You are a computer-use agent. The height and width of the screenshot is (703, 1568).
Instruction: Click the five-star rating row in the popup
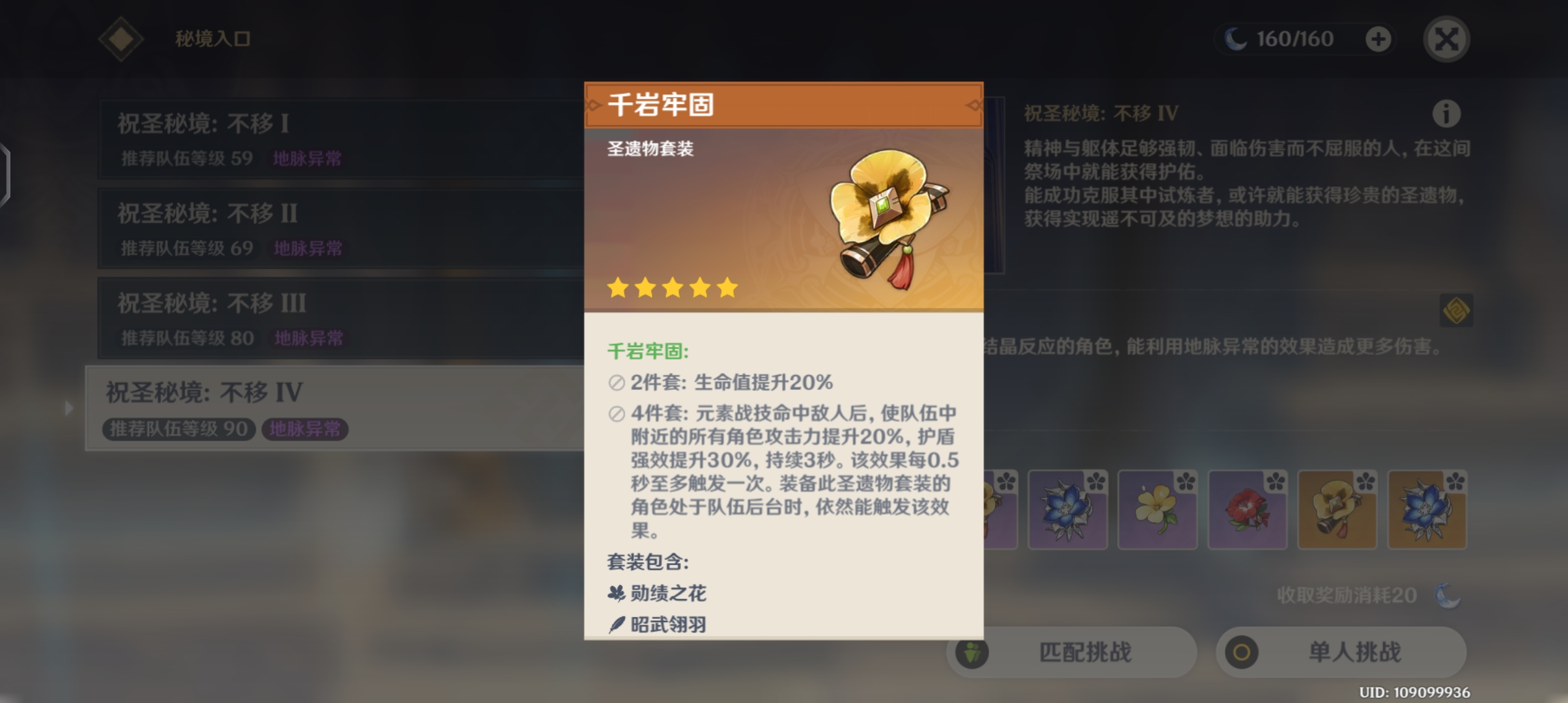tap(671, 288)
